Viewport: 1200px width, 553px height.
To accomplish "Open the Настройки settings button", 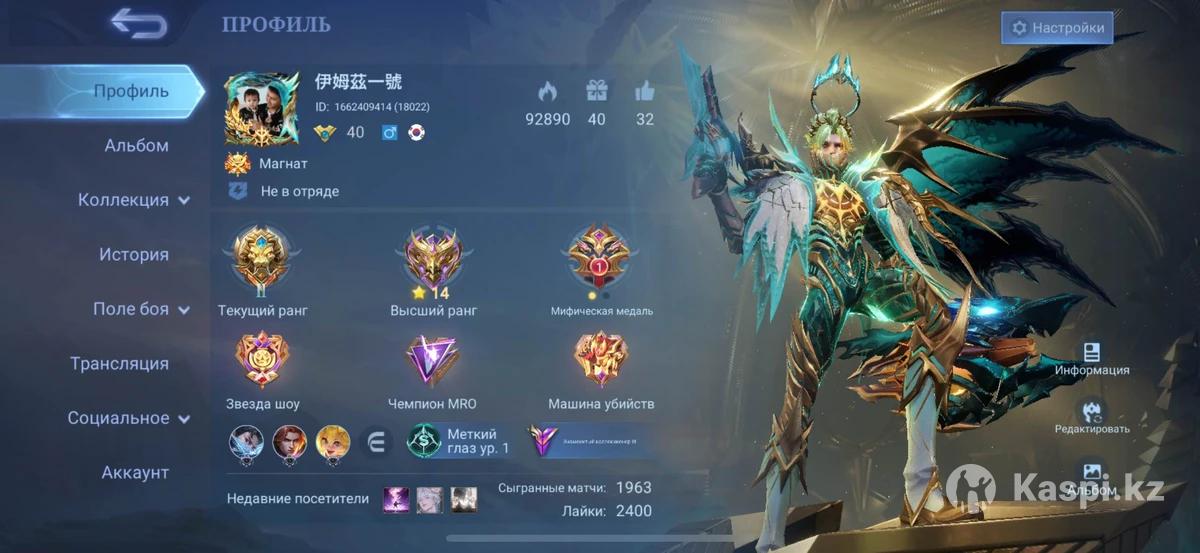I will point(1057,28).
